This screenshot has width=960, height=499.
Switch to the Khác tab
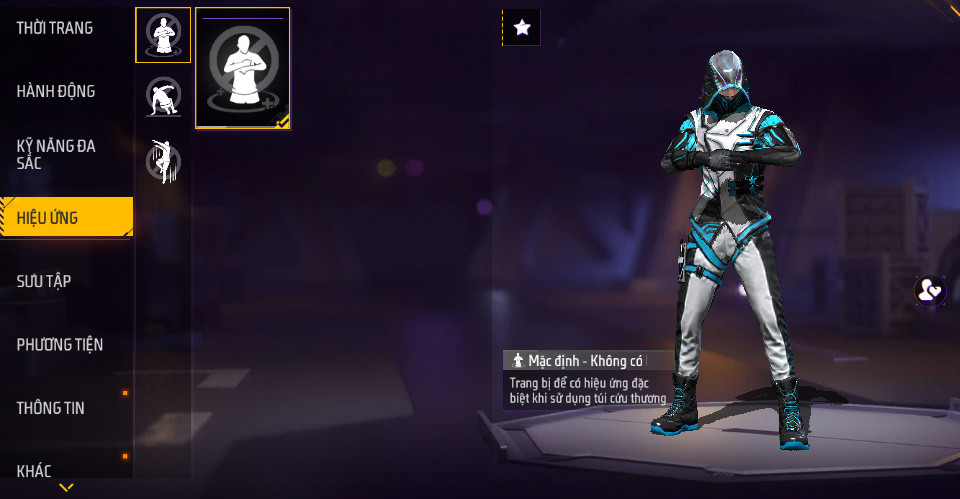[35, 471]
